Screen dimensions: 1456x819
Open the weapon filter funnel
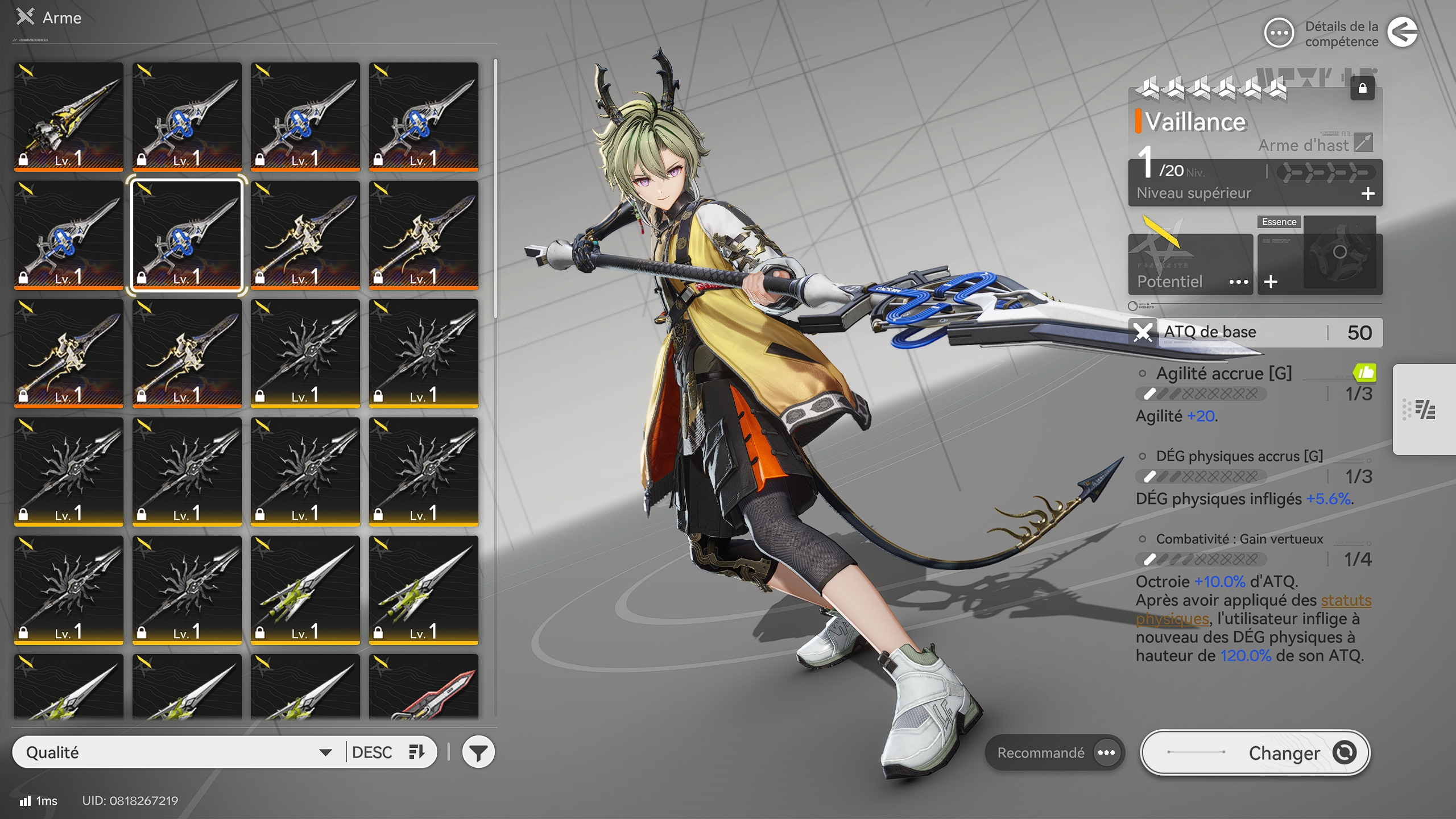[478, 752]
